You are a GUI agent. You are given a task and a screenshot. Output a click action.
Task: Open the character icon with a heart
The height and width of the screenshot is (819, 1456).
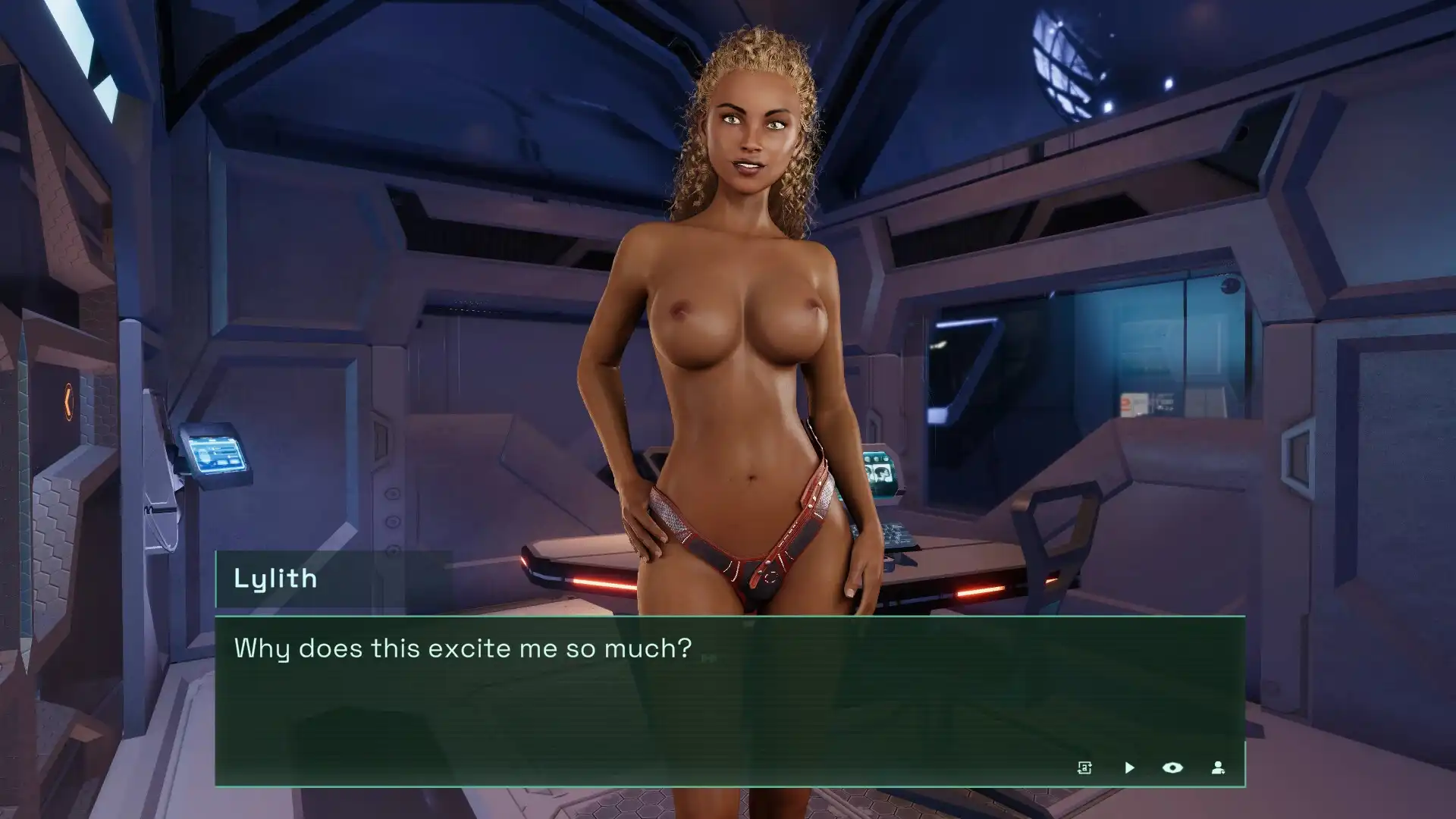click(1218, 767)
